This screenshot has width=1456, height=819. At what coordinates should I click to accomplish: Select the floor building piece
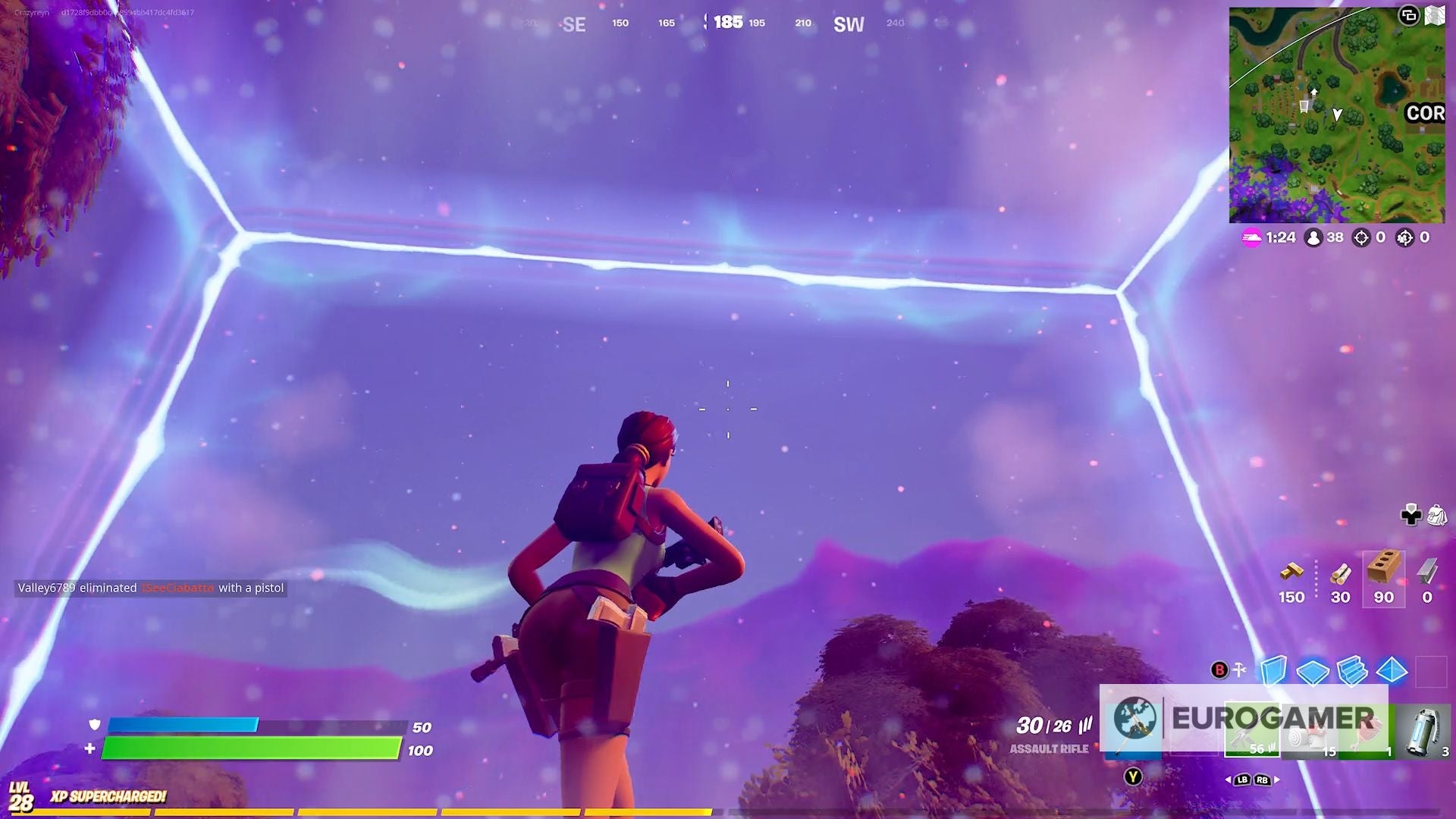click(1313, 673)
